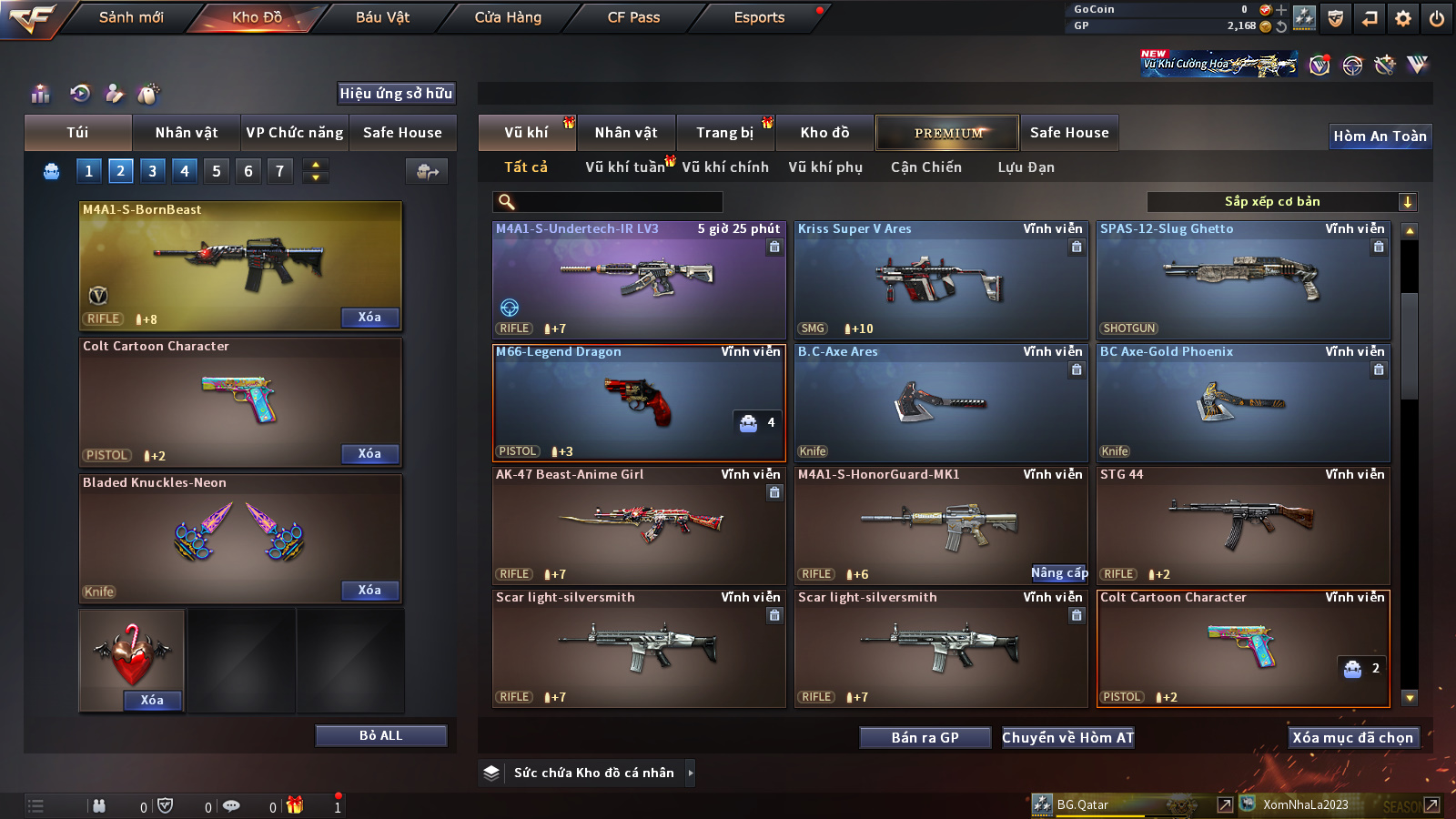Choose the BC Axe-Gold Phoenix knife
The height and width of the screenshot is (819, 1456).
(1243, 404)
